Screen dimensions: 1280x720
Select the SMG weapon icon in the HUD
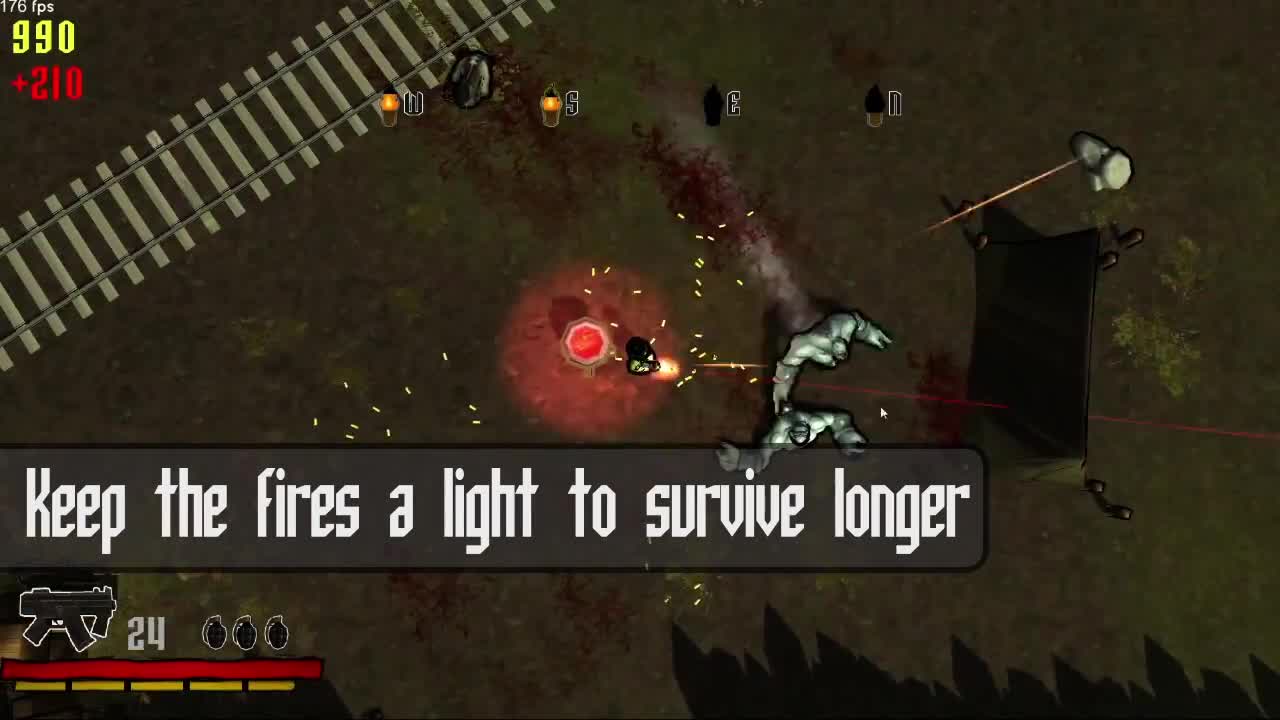(65, 618)
